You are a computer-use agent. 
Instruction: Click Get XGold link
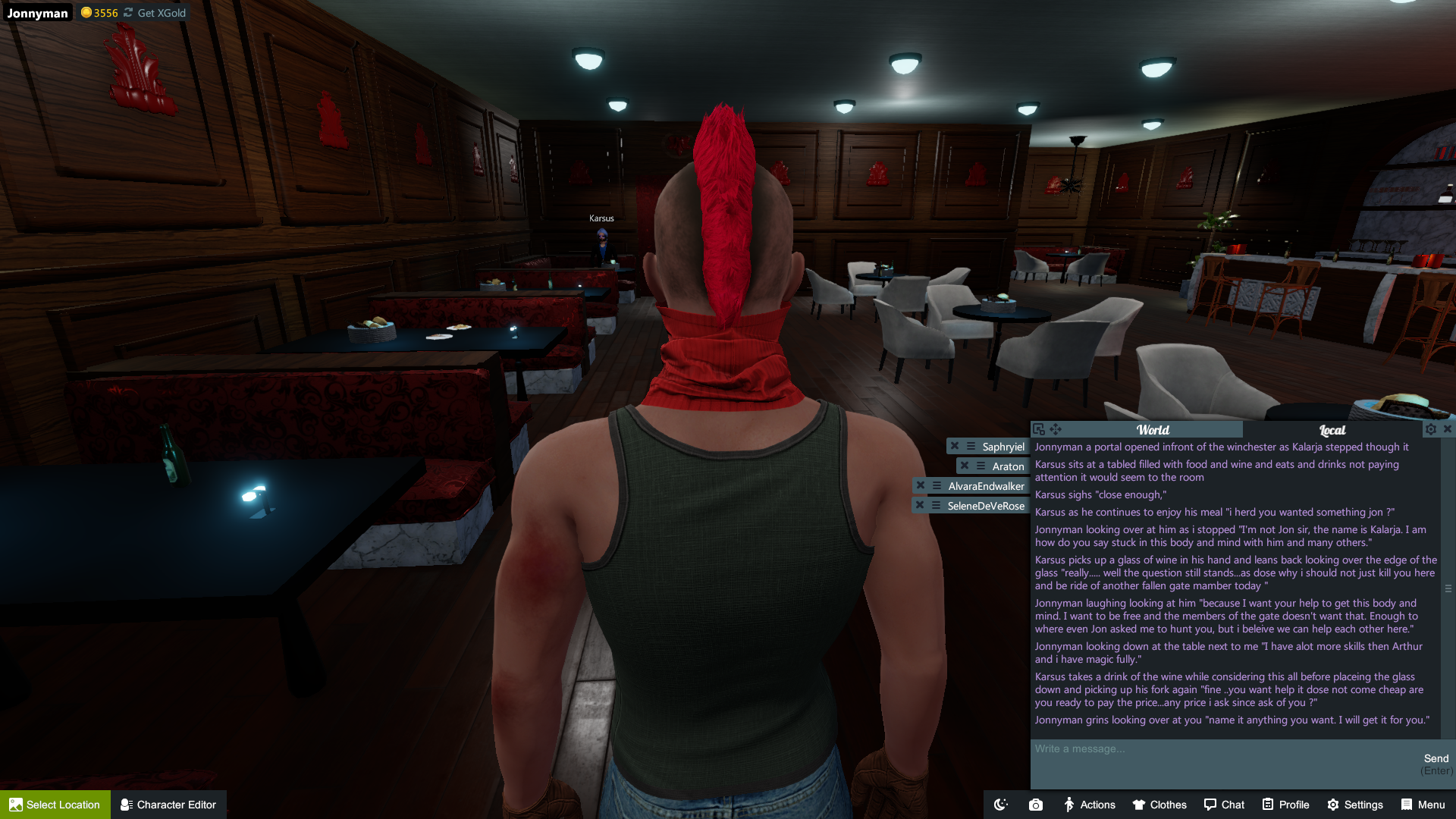click(x=161, y=13)
